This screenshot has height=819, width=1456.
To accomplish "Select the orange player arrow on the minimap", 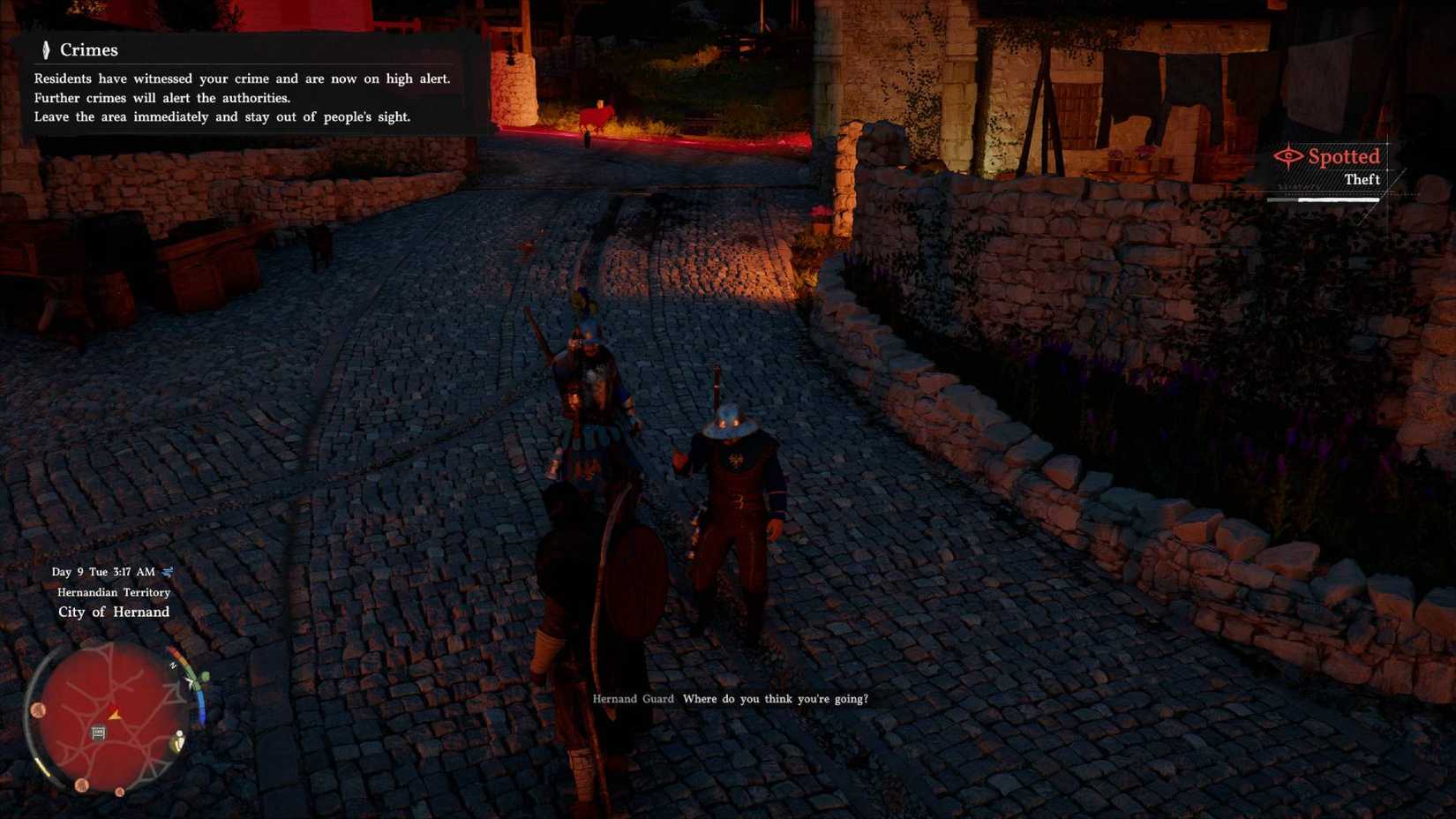I will click(x=115, y=716).
